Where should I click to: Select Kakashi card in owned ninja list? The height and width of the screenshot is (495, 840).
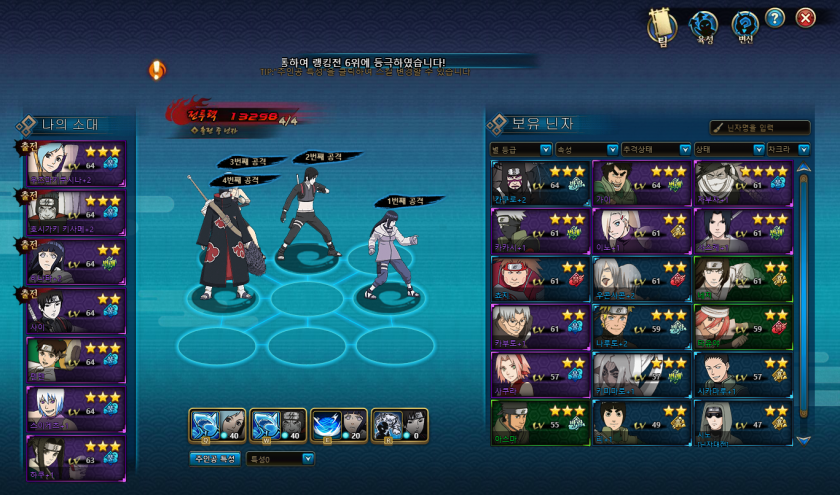pos(540,231)
